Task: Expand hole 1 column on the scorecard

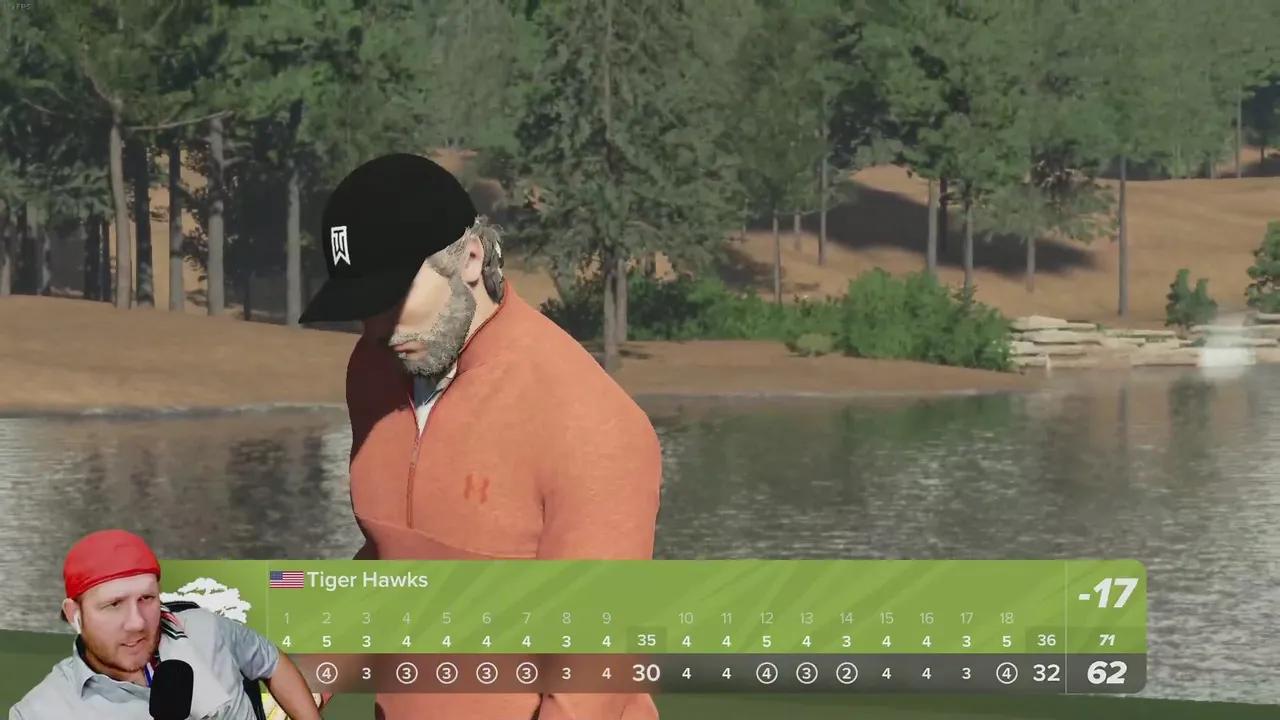Action: pos(286,618)
